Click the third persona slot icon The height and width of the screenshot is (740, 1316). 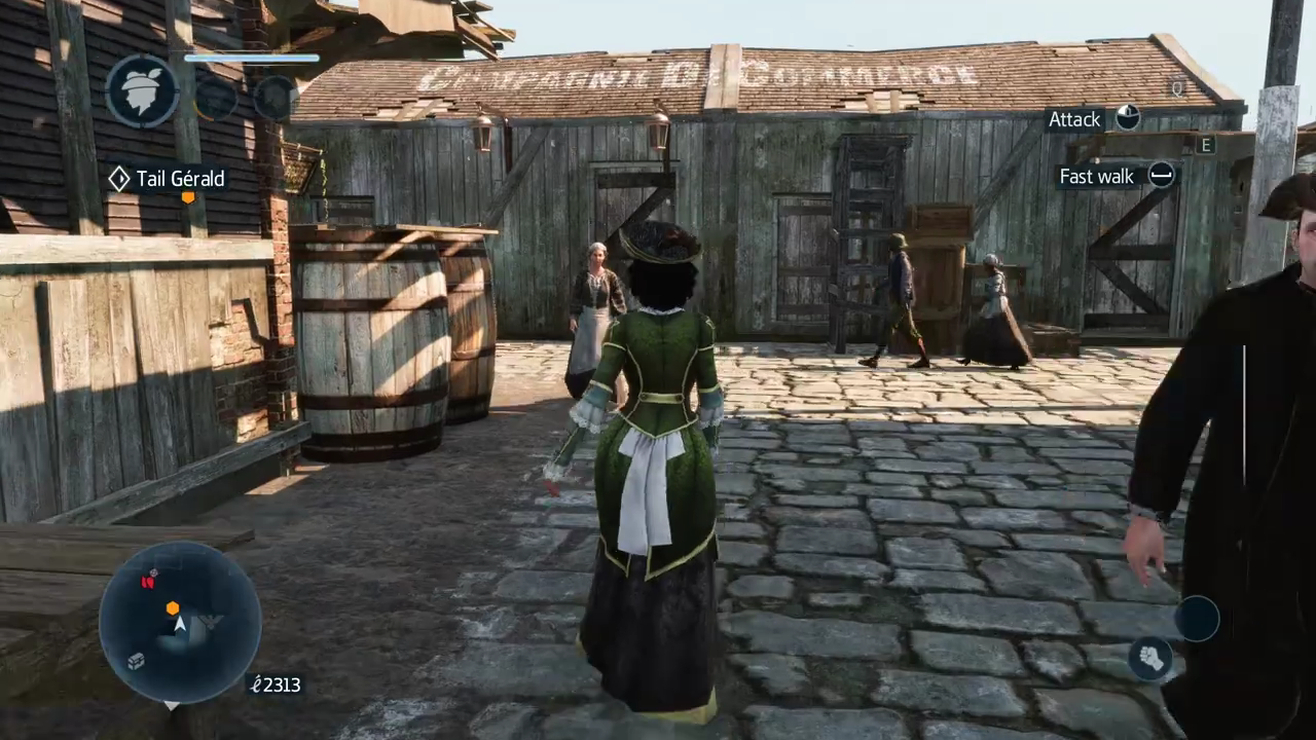coord(274,98)
